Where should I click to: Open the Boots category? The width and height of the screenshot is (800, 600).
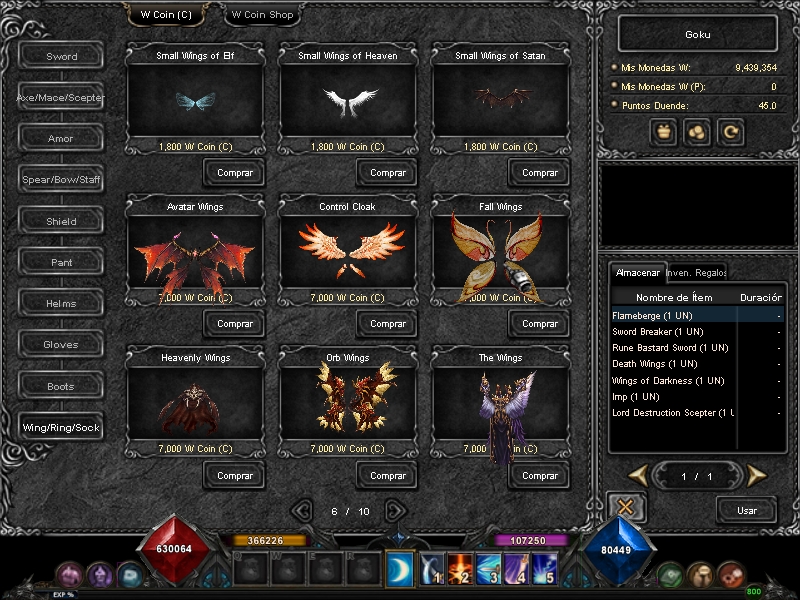tap(61, 386)
